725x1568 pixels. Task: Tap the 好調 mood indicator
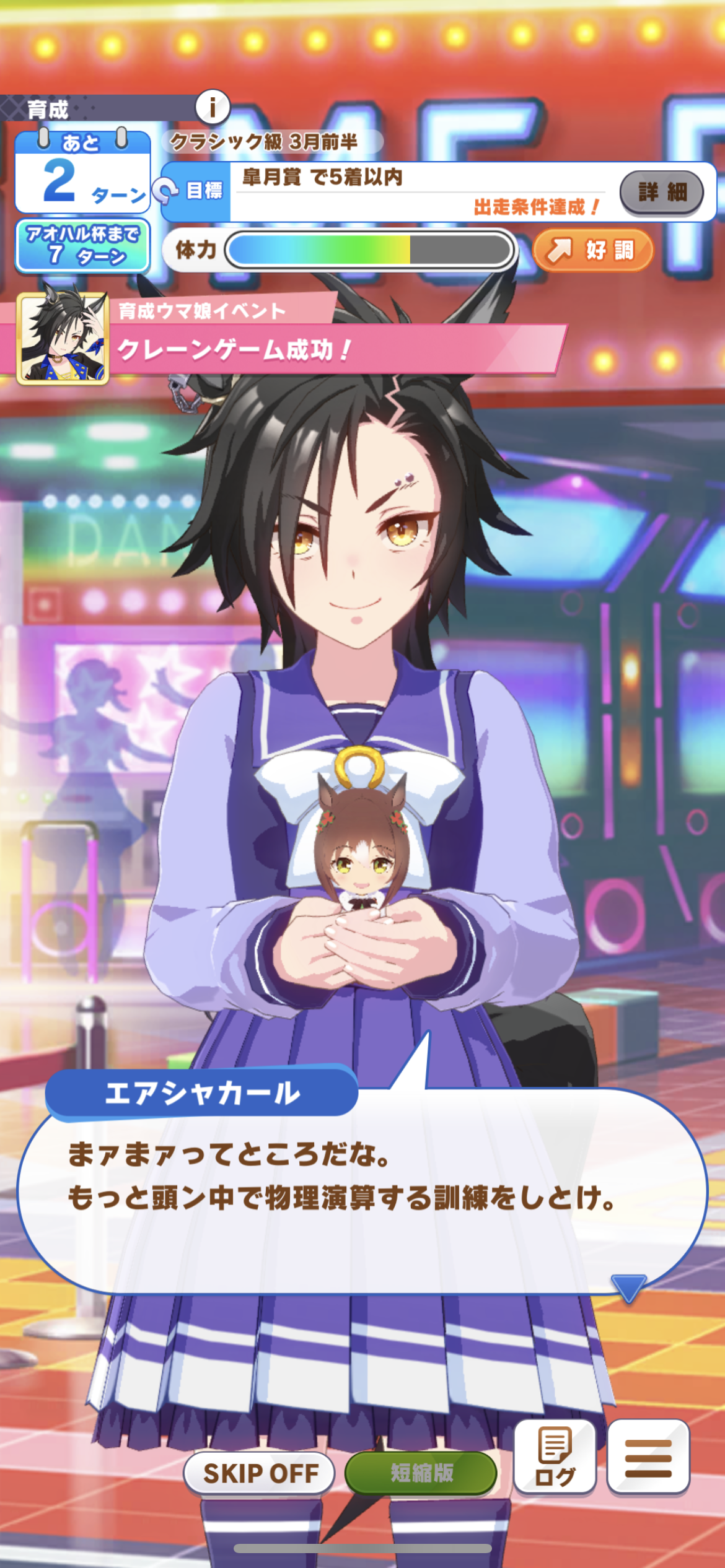point(593,250)
